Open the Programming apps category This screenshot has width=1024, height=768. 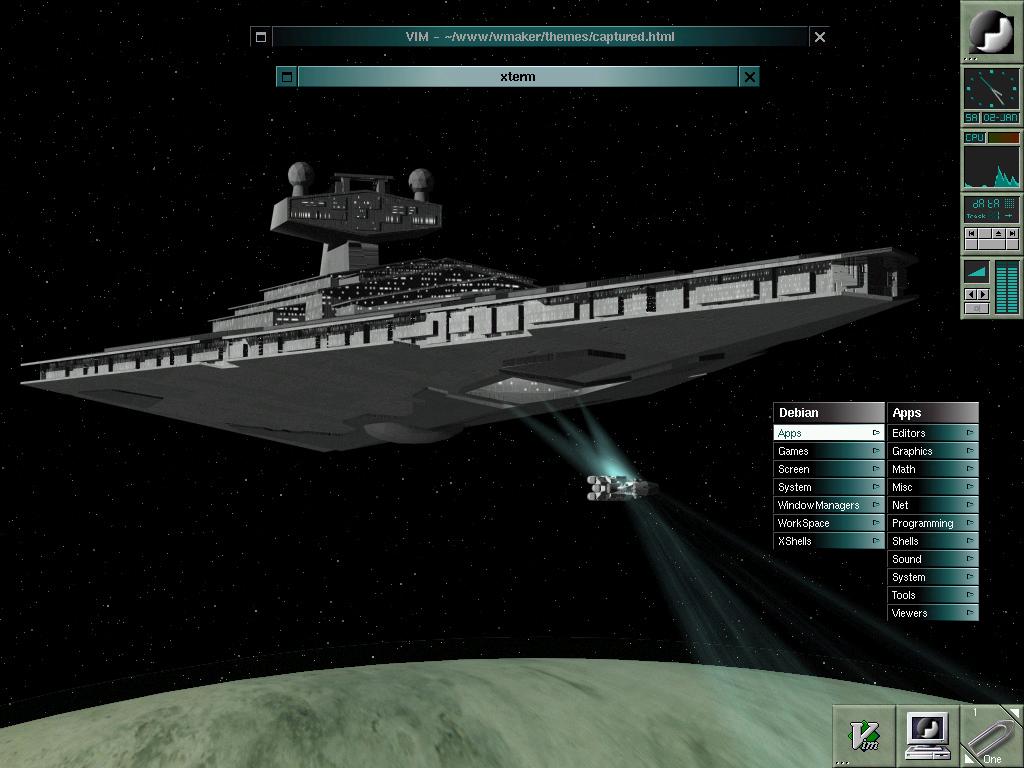pyautogui.click(x=932, y=523)
